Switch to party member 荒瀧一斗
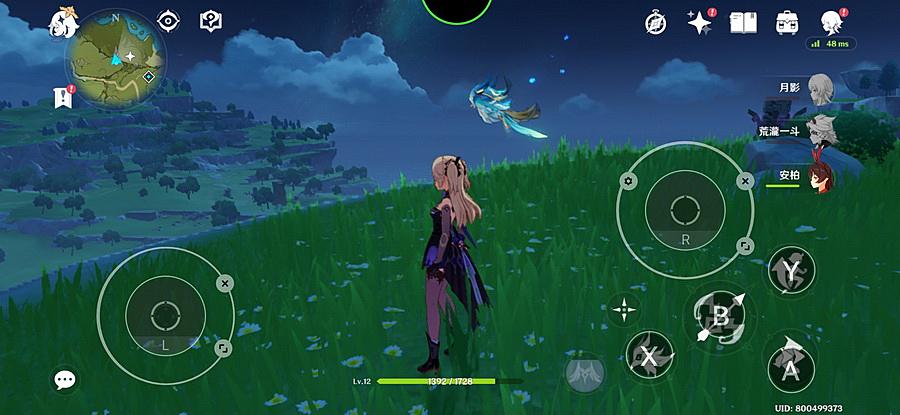The image size is (900, 415). (822, 128)
